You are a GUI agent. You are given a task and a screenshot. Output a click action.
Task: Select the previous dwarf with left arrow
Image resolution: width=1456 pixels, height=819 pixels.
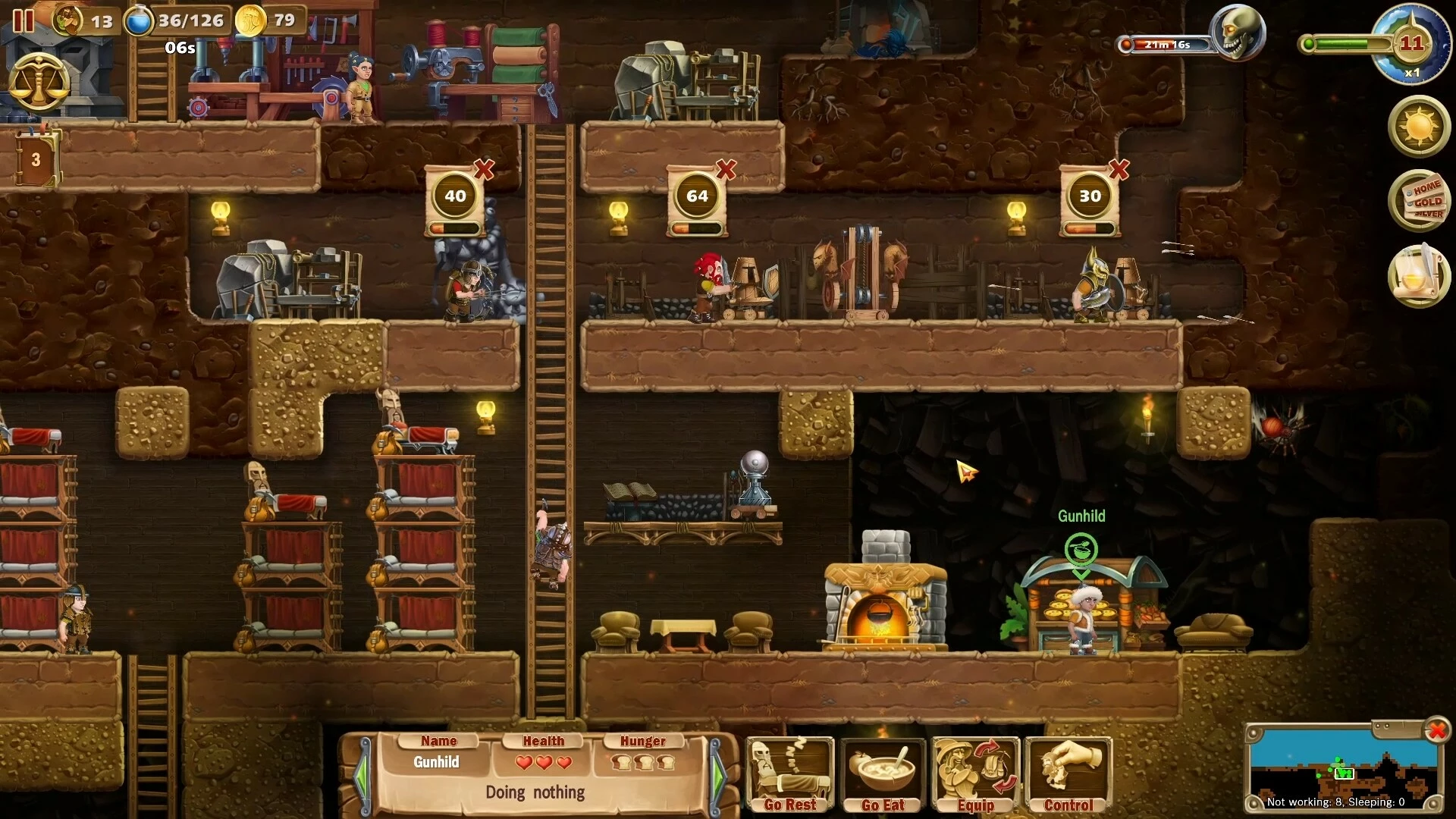point(362,775)
